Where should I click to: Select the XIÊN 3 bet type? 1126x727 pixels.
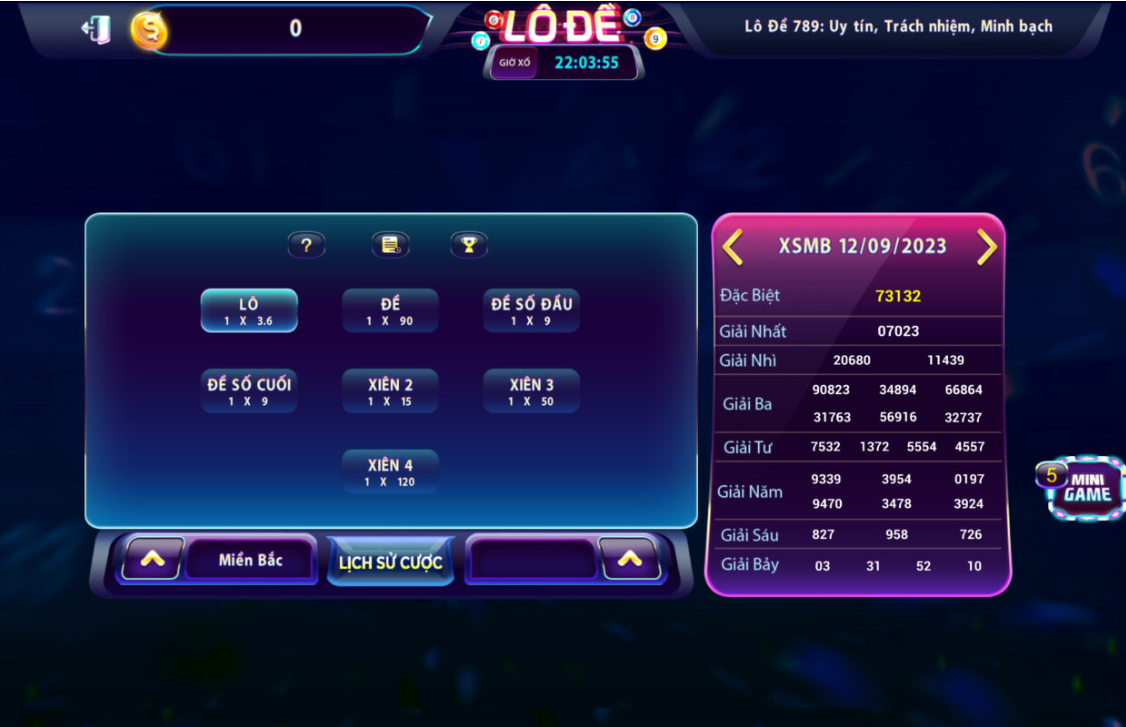[x=531, y=391]
